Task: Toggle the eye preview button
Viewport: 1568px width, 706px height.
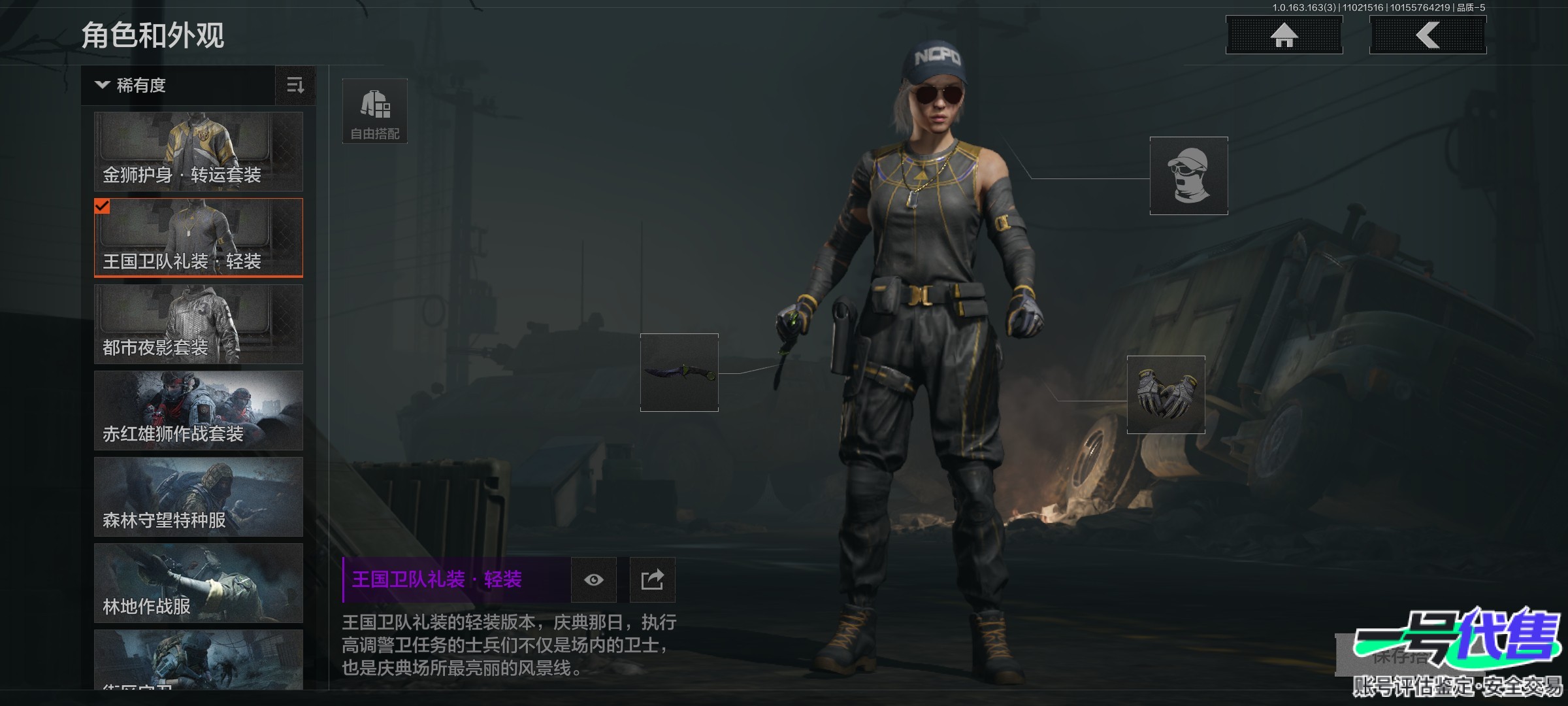Action: tap(593, 580)
